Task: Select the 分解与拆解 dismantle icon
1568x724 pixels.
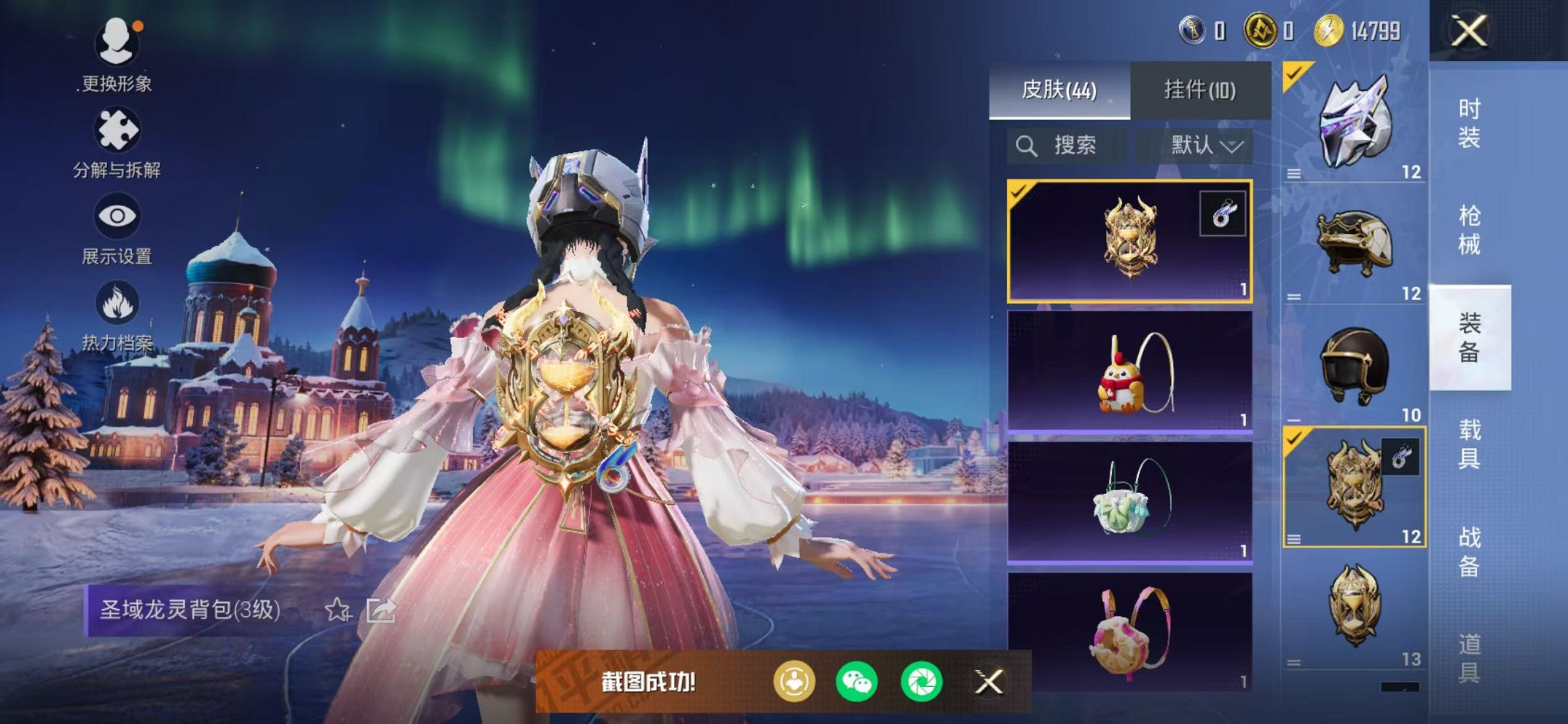Action: point(119,127)
